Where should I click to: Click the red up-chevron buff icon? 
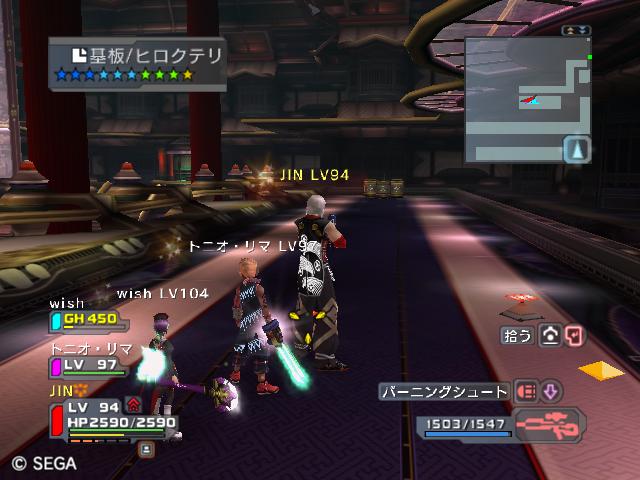[134, 405]
